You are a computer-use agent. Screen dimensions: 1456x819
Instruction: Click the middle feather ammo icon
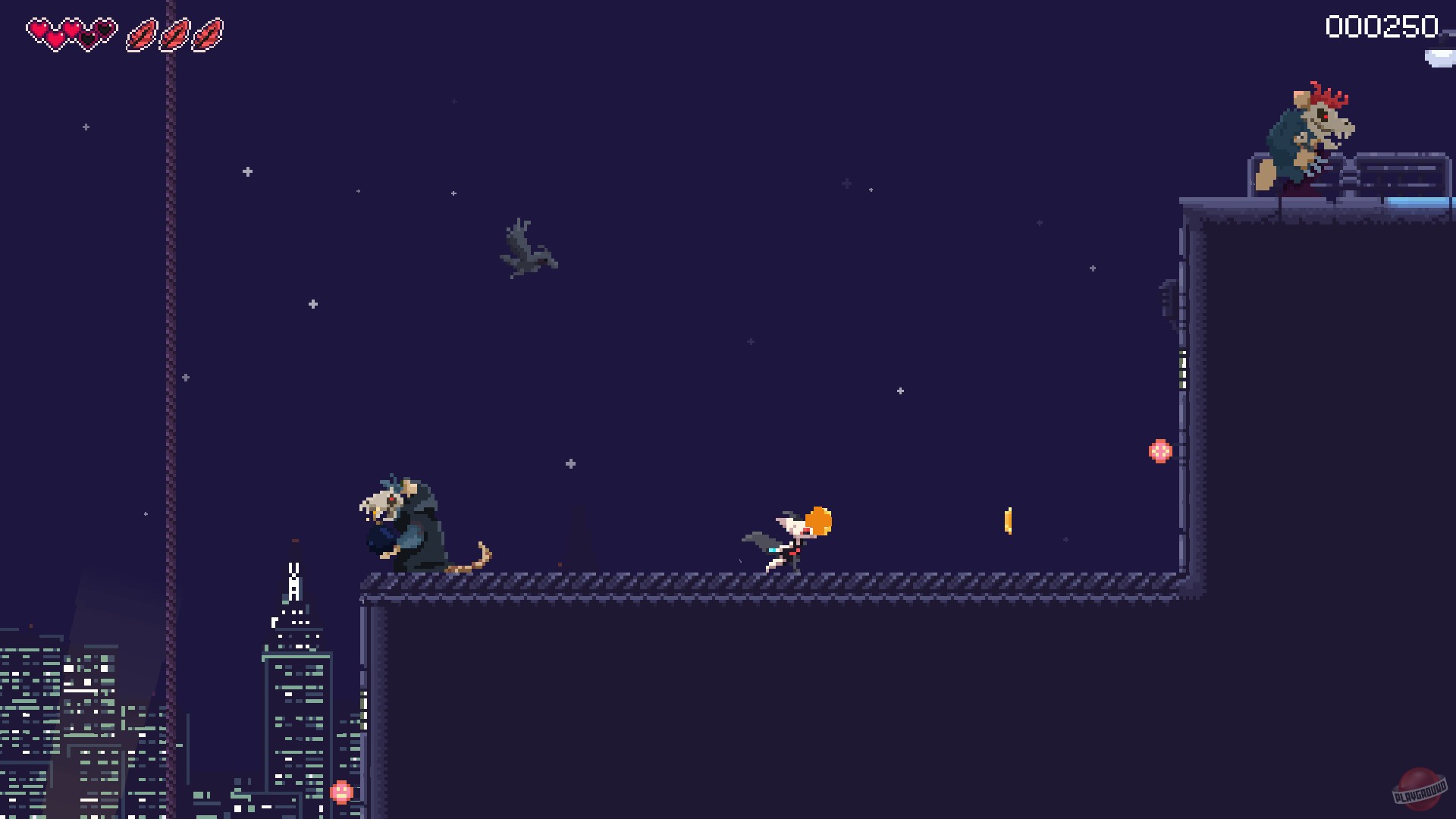[175, 34]
